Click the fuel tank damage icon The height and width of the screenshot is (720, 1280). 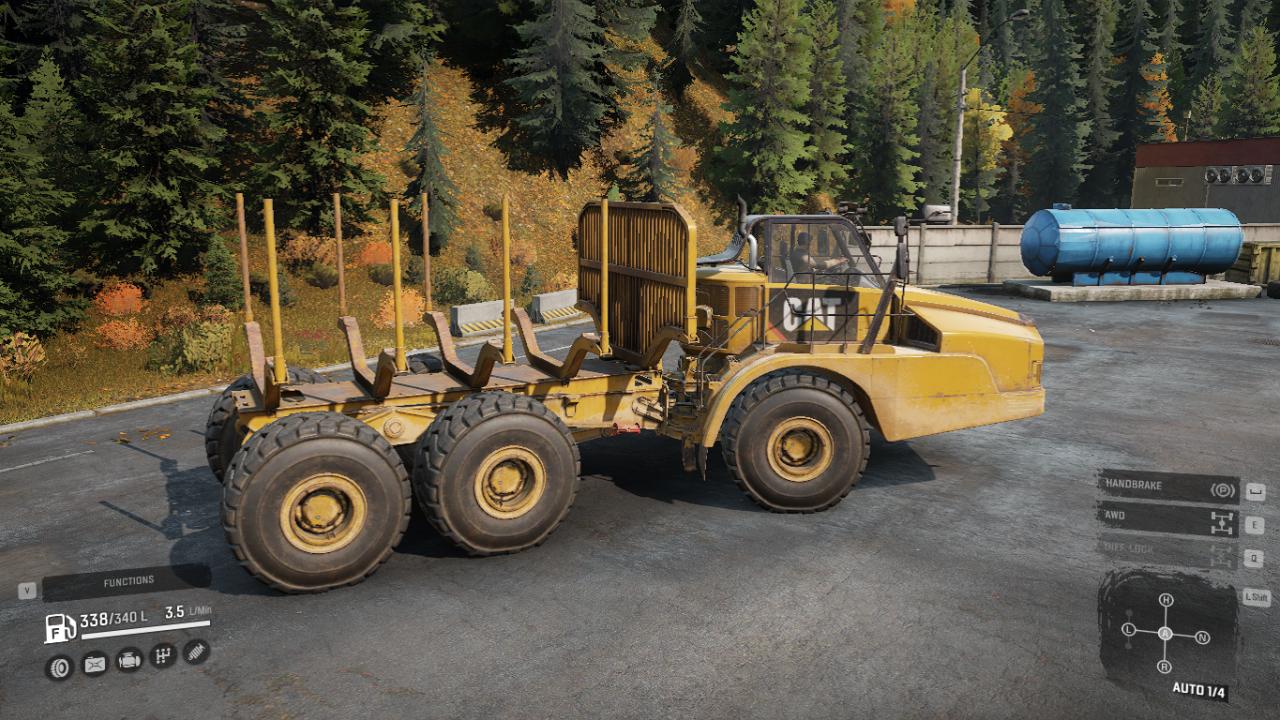94,663
